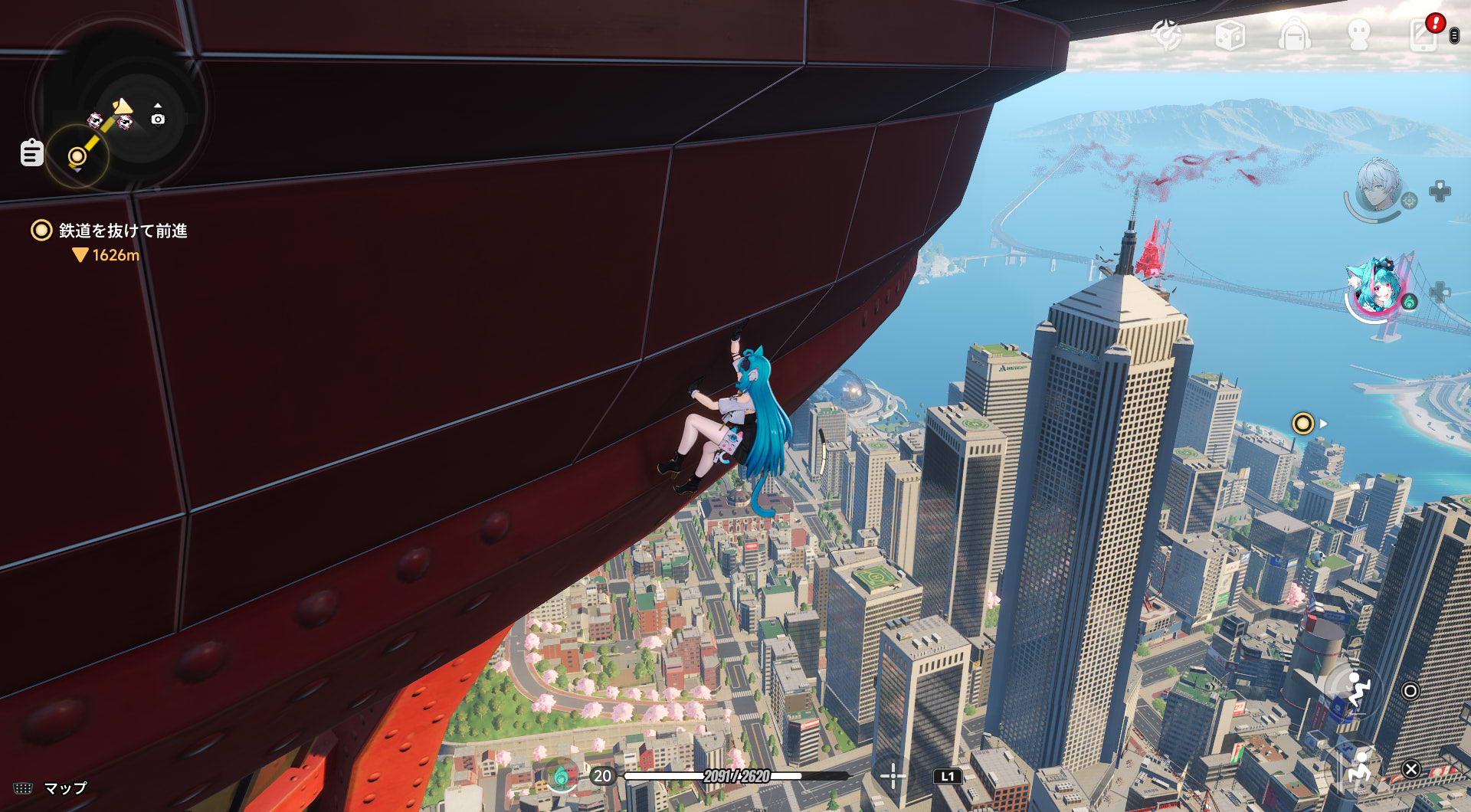Open the backpack inventory
Screen dimensions: 1471x812
click(1294, 35)
